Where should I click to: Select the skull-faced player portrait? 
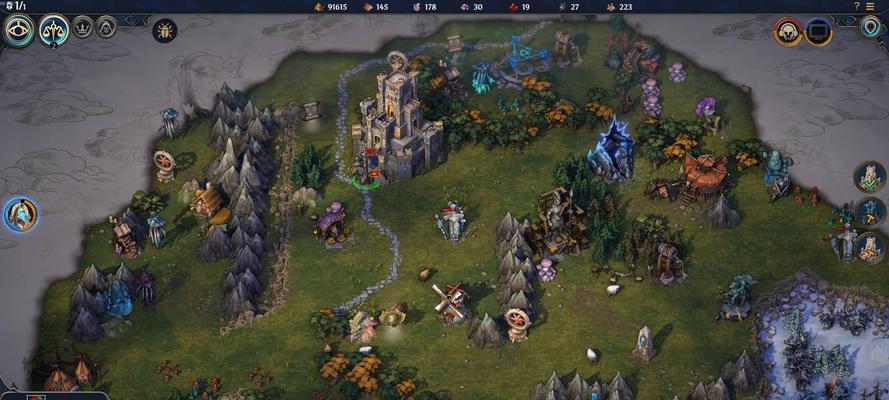788,32
